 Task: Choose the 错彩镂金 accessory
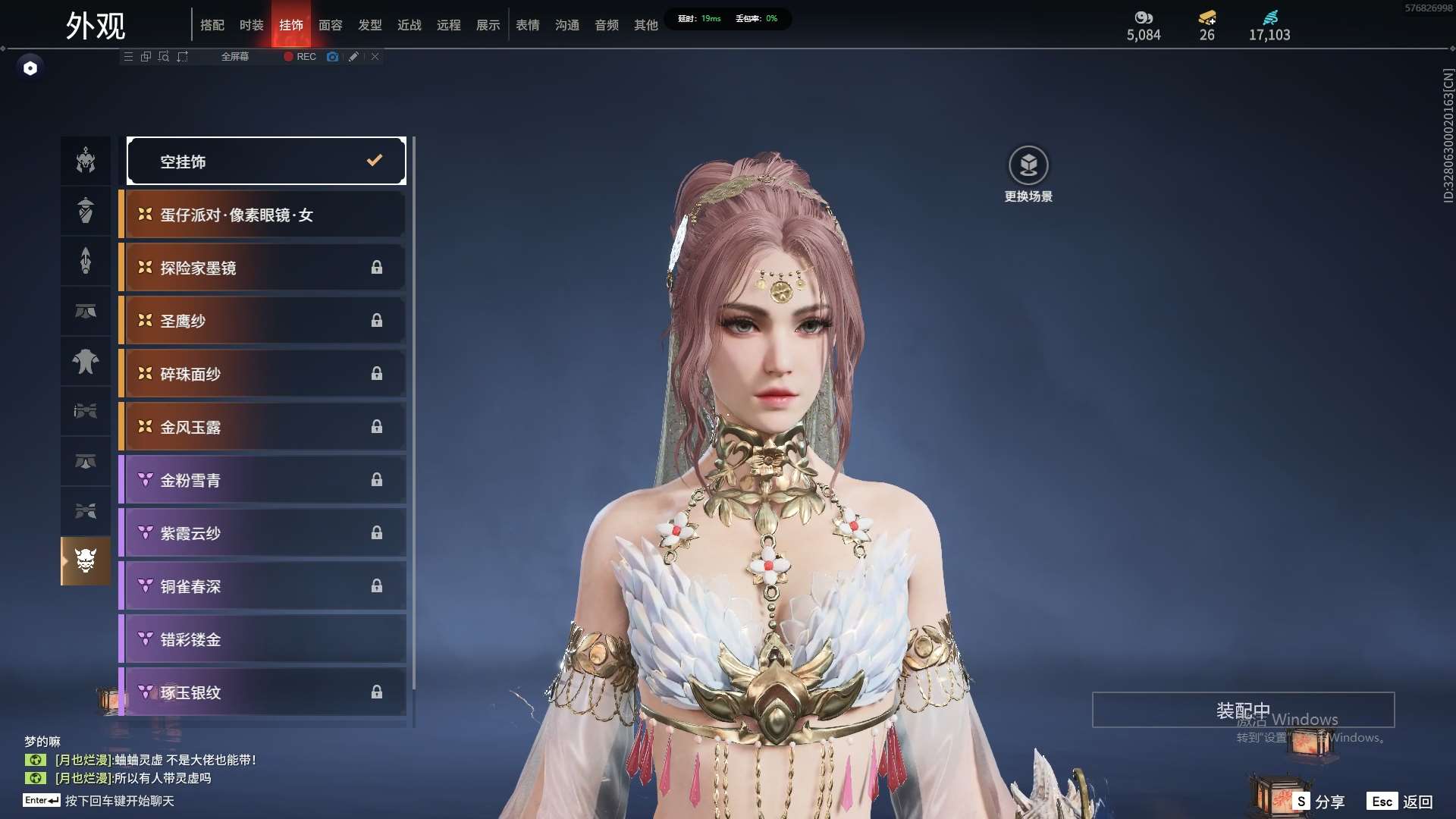tap(264, 639)
